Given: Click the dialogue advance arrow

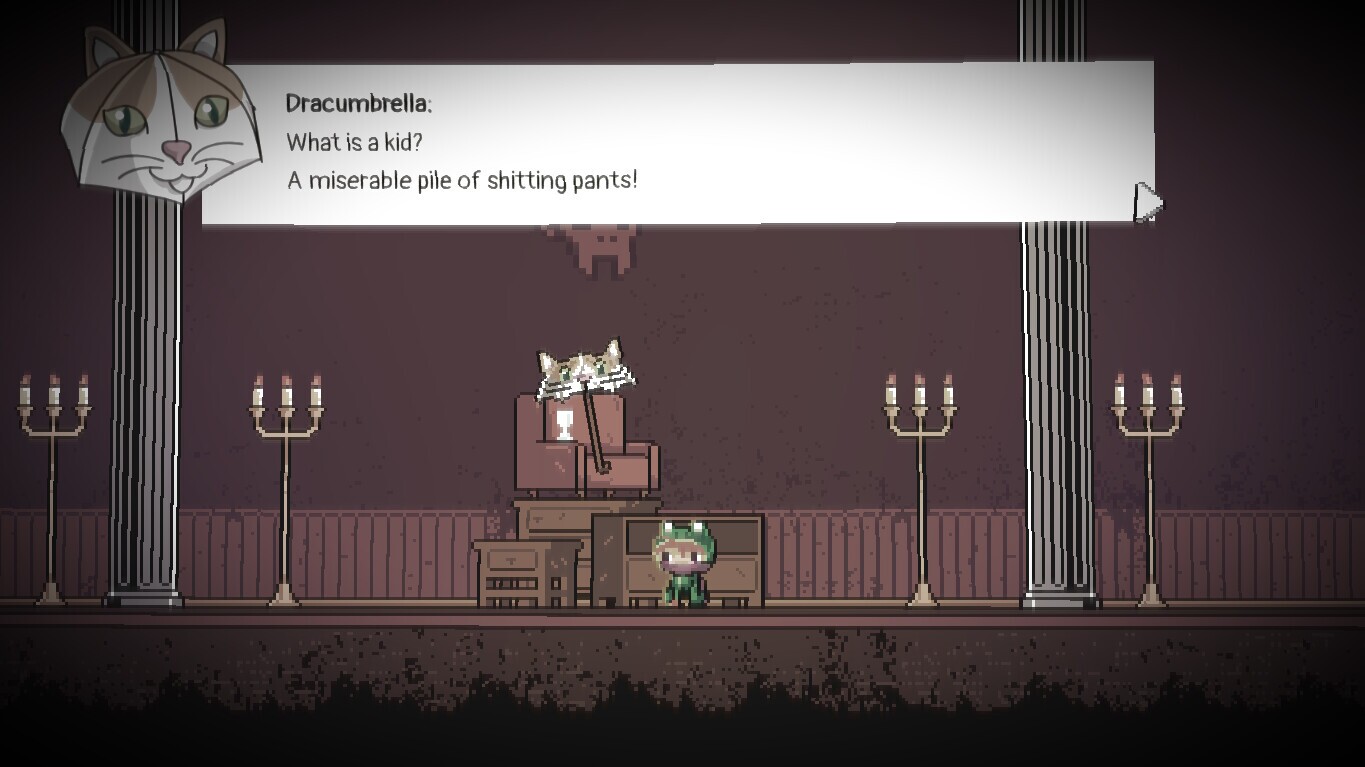Looking at the screenshot, I should [x=1148, y=201].
